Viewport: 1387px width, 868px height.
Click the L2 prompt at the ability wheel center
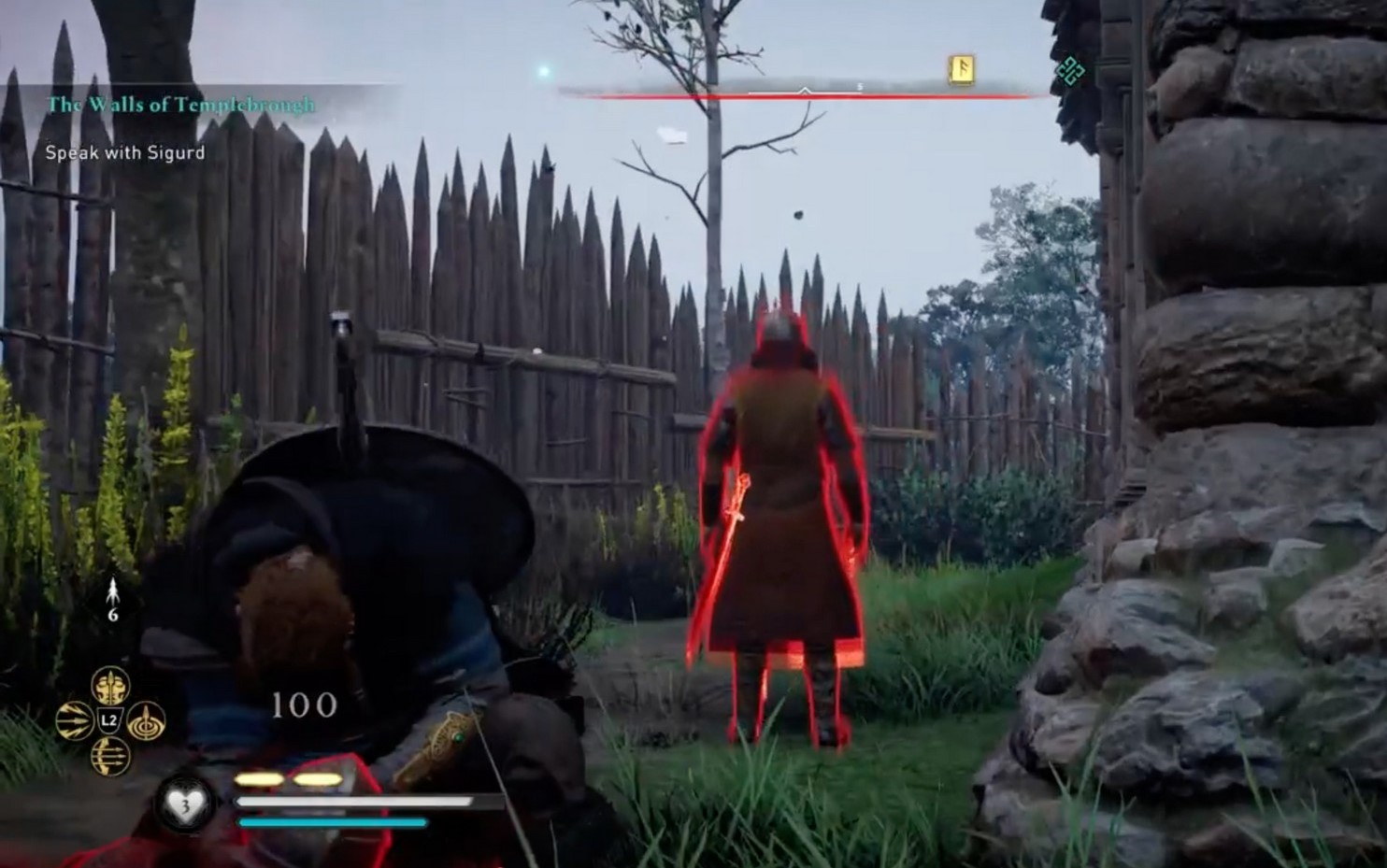point(108,719)
